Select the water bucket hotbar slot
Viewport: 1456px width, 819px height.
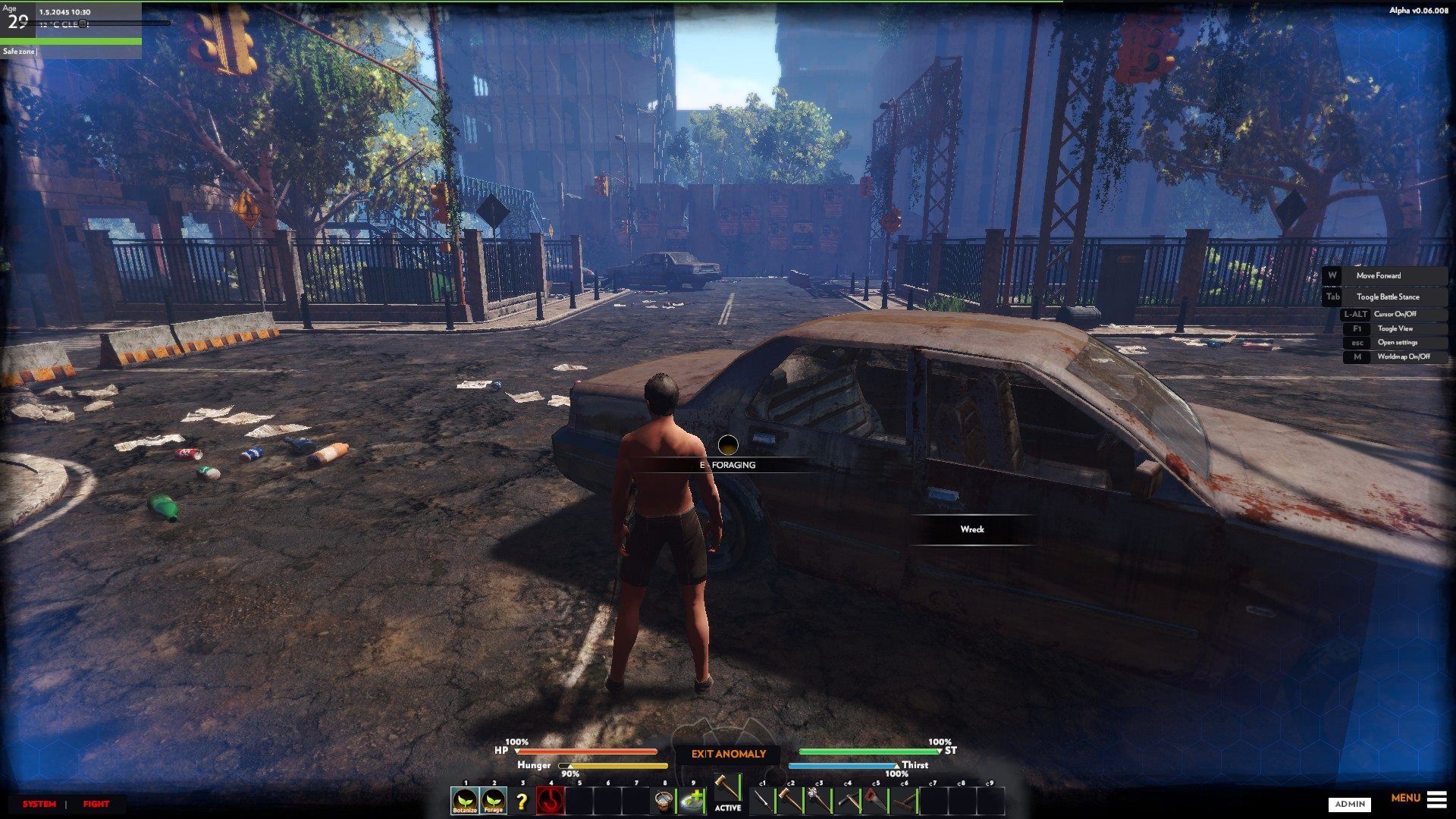tap(664, 801)
